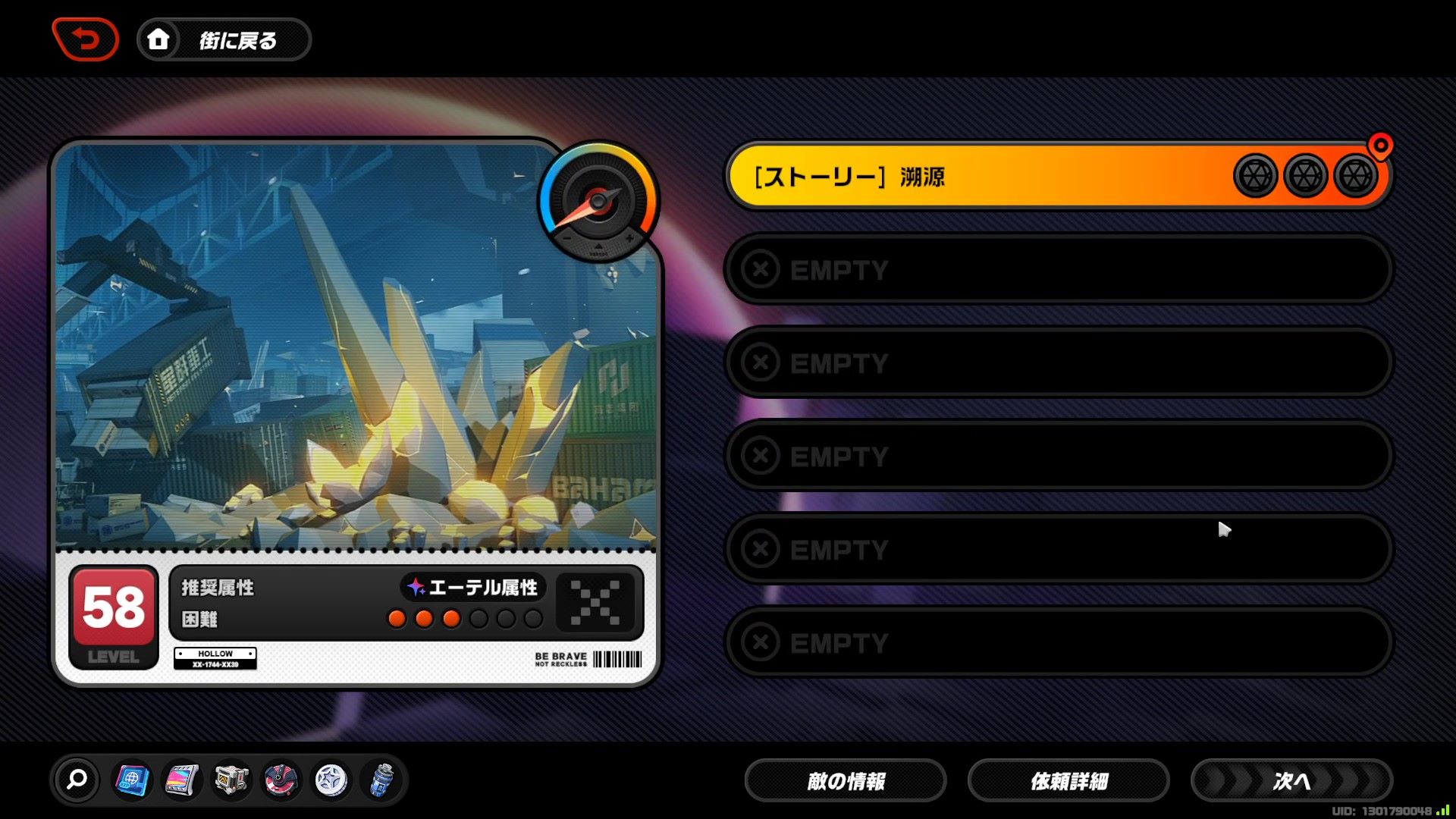1456x819 pixels.
Task: Click the home icon next to 街に戻る
Action: (x=158, y=39)
